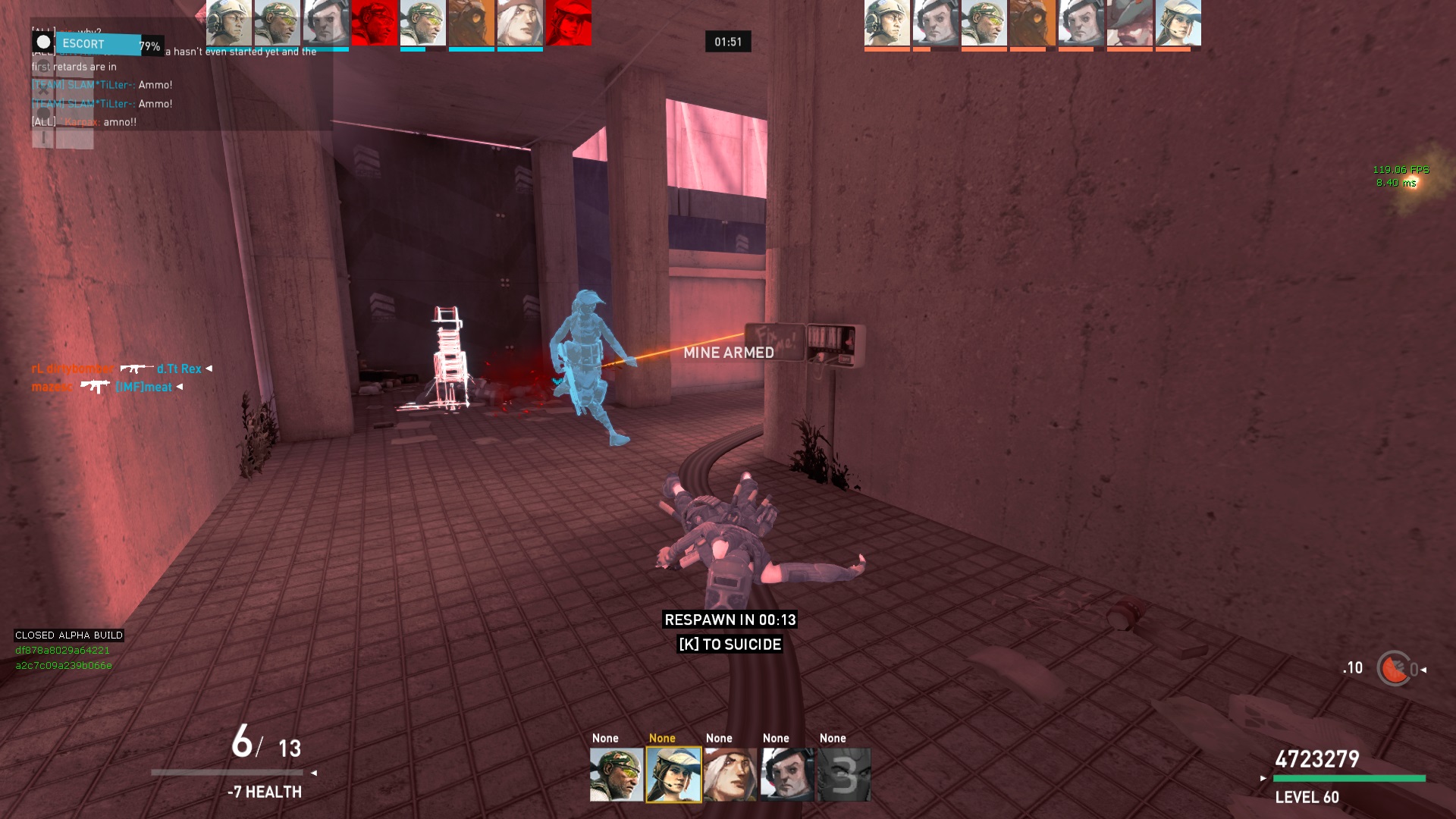This screenshot has width=1456, height=819.
Task: Select the red-tinted bandana teammate portrait
Action: pos(374,23)
